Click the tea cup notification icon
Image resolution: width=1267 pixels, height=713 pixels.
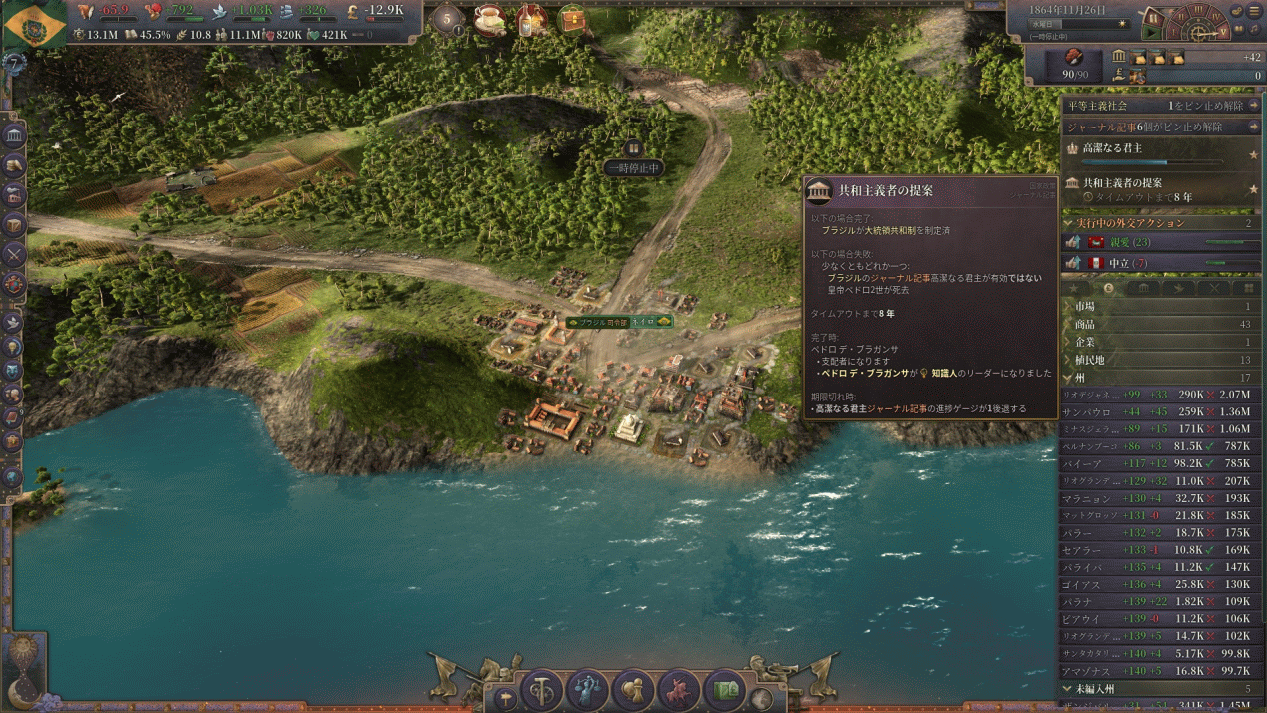(x=490, y=19)
